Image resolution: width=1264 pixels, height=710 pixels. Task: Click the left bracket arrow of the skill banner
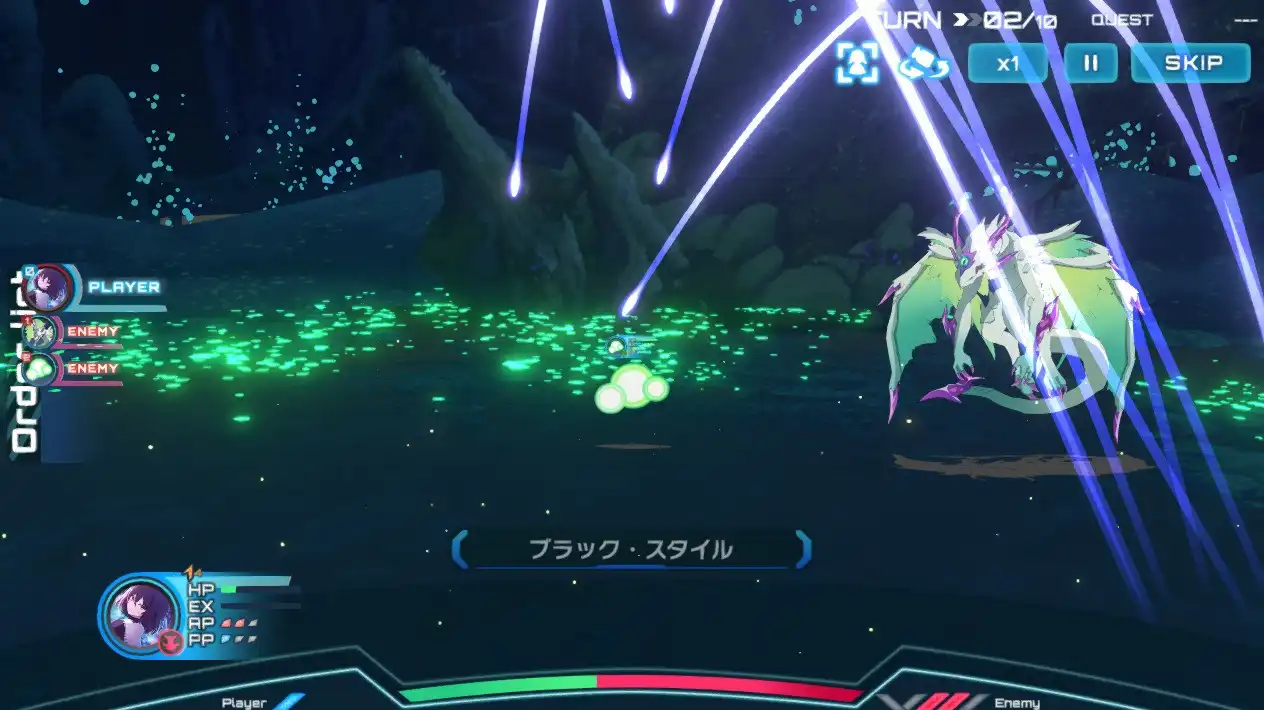[459, 550]
